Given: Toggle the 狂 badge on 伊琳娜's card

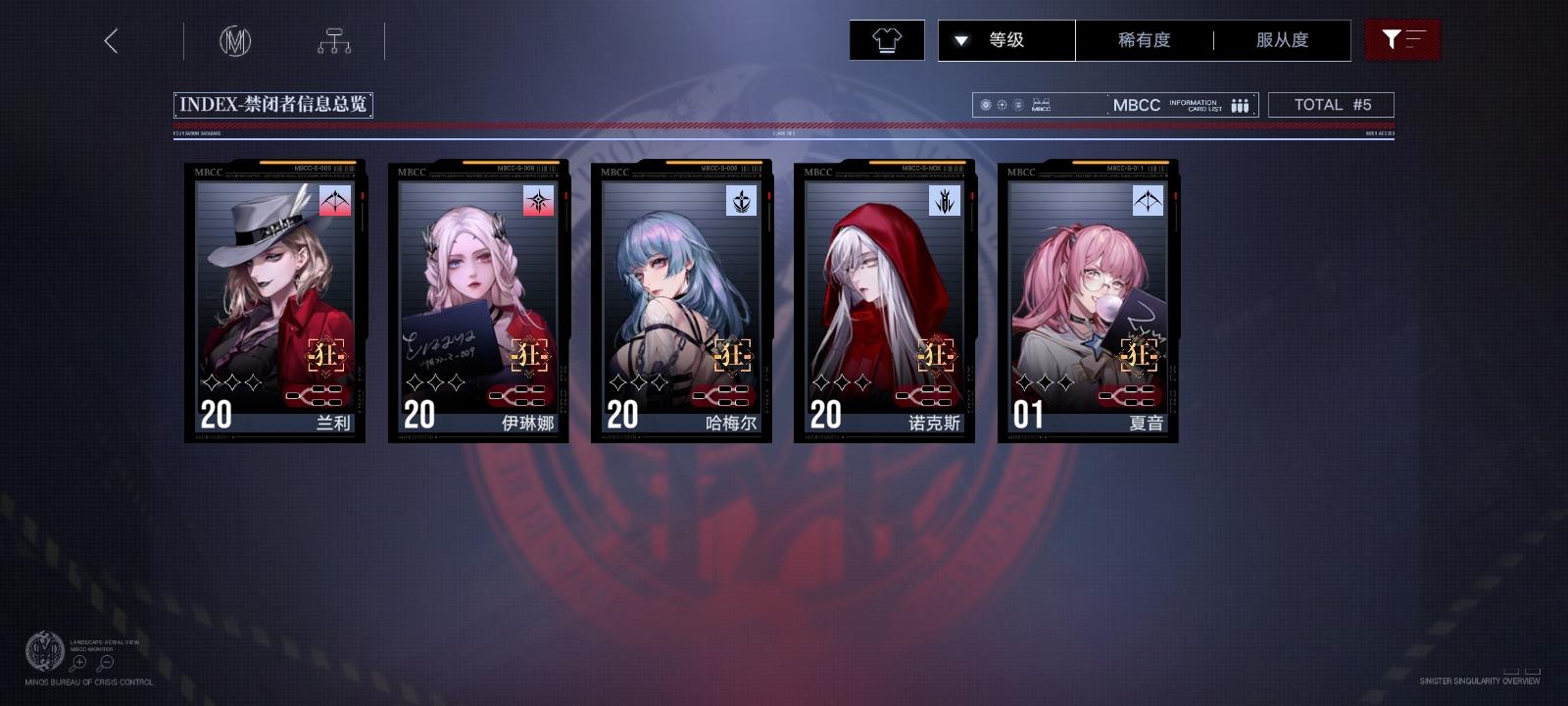Looking at the screenshot, I should pos(530,356).
